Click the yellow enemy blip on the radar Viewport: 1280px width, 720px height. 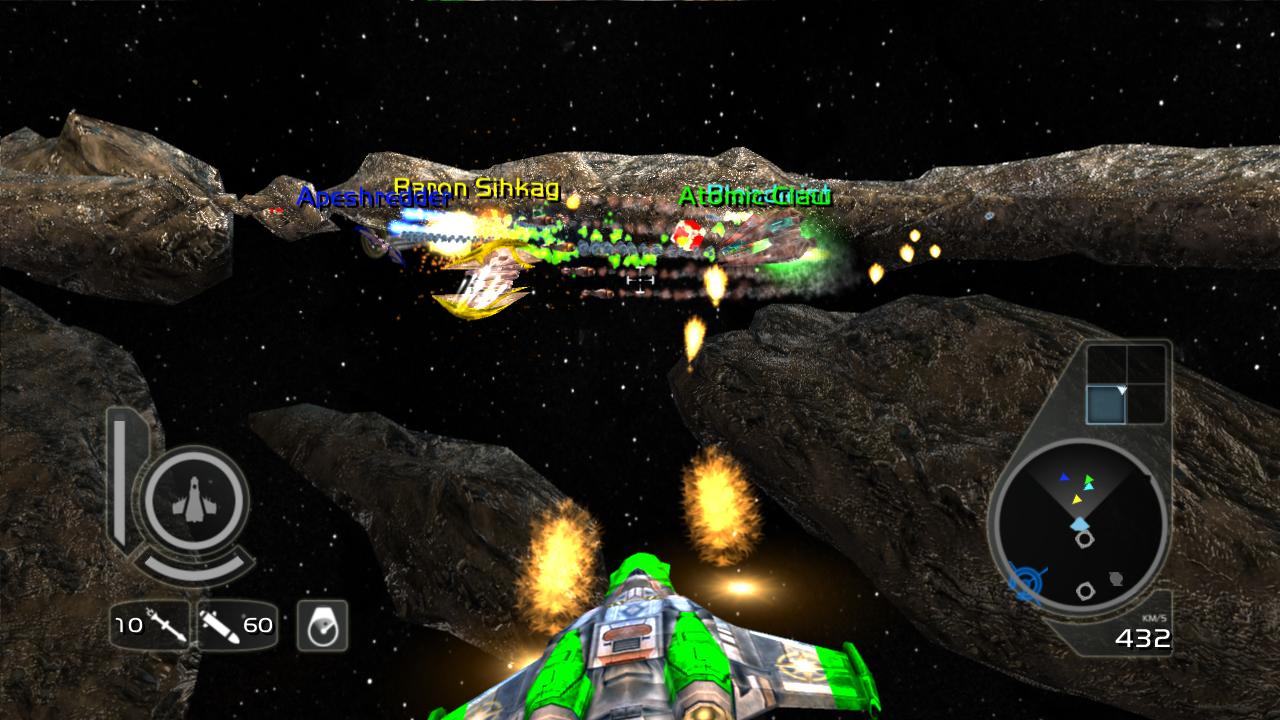(1077, 498)
